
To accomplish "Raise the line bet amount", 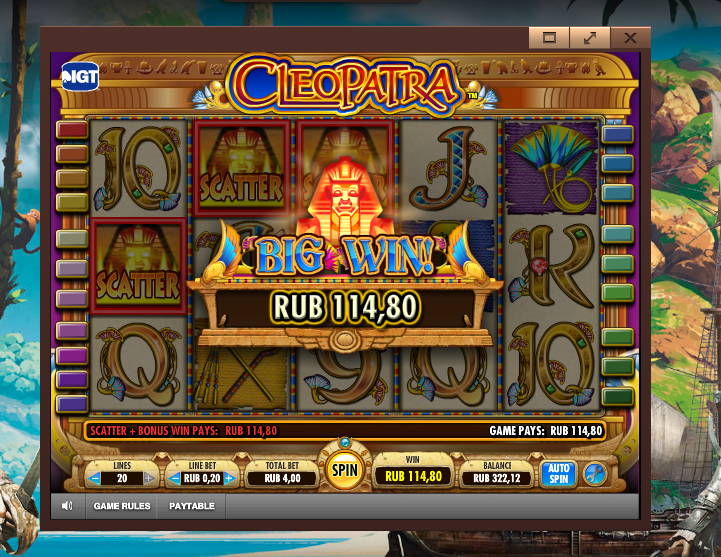I will pyautogui.click(x=229, y=478).
